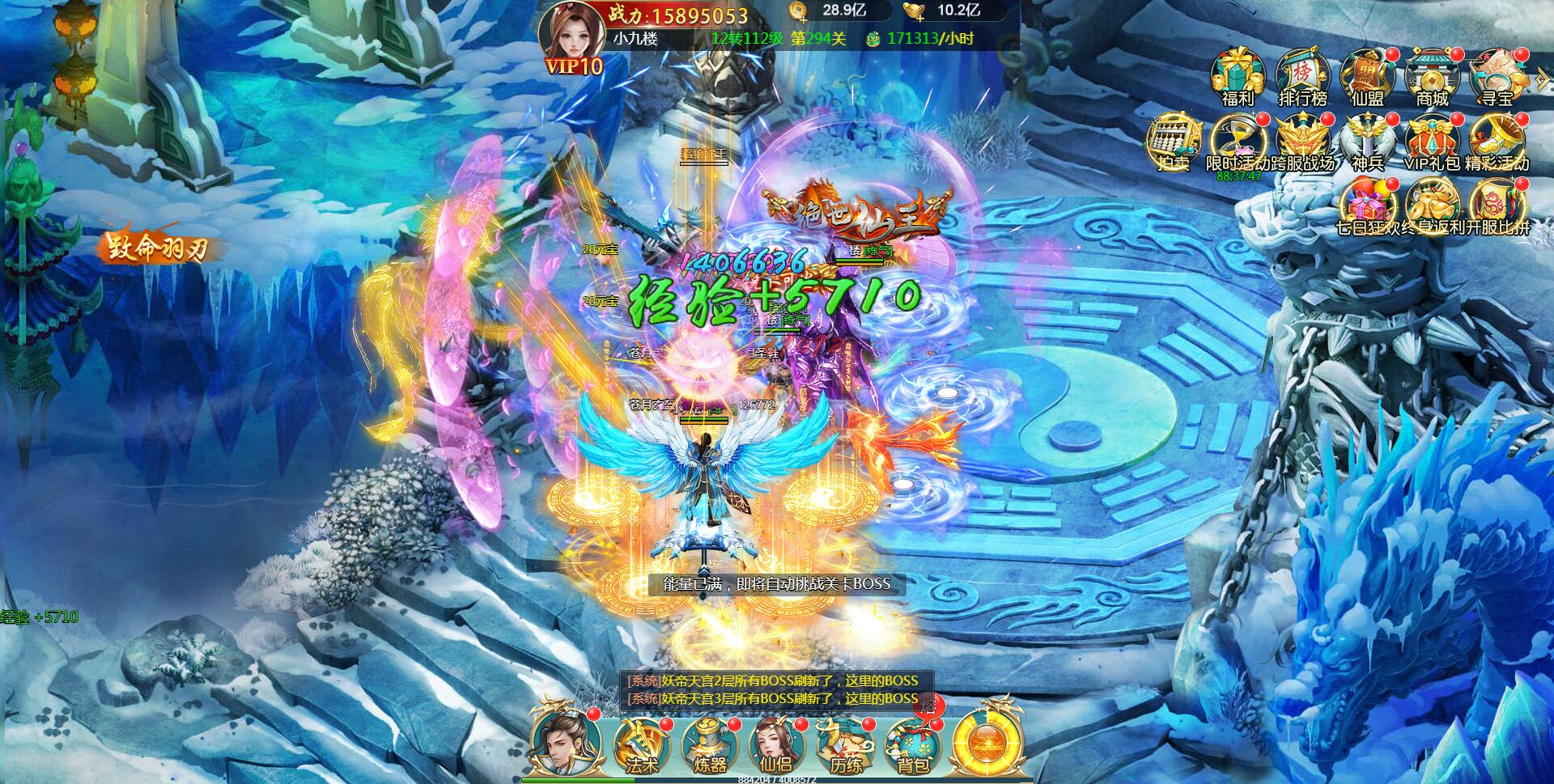1554x784 pixels.
Task: Open the male character portrait panel
Action: [564, 742]
